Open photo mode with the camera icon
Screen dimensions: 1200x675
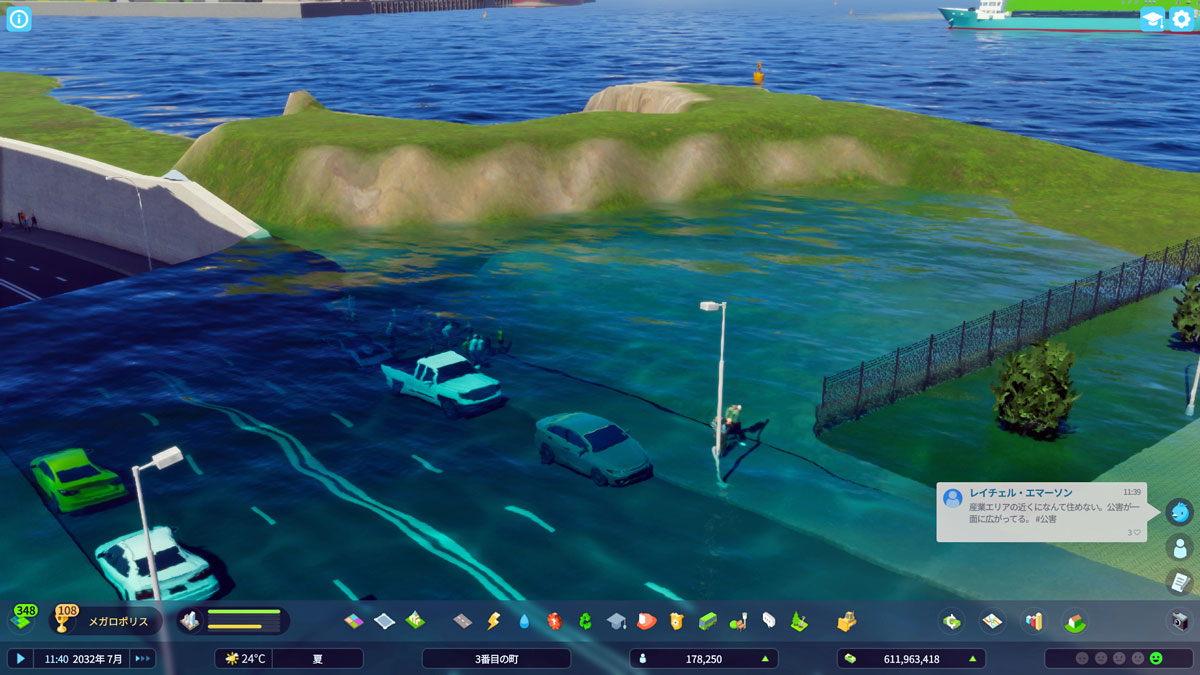tap(1180, 621)
